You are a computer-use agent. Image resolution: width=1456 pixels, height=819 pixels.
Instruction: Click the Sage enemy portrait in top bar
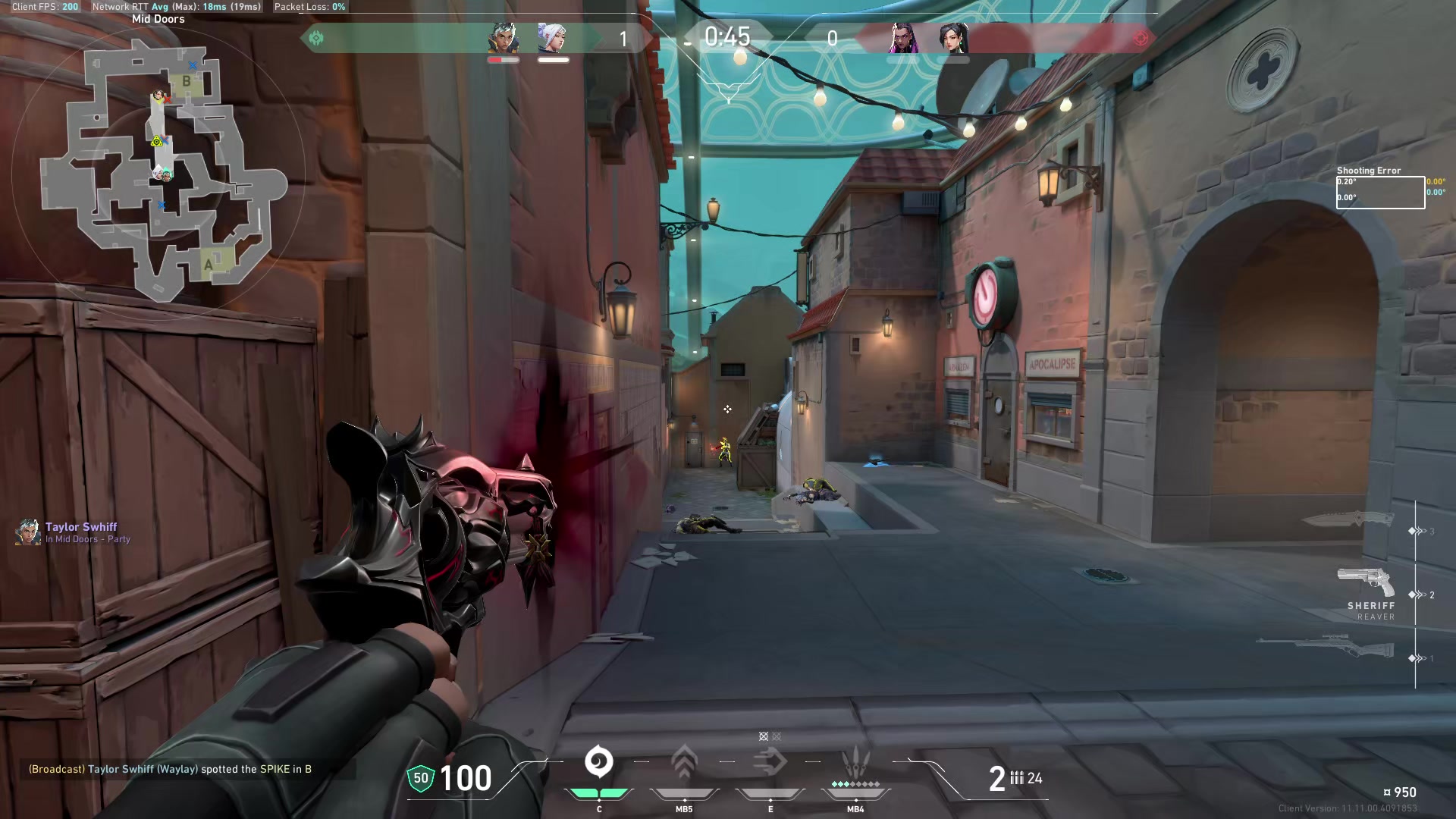[x=953, y=38]
